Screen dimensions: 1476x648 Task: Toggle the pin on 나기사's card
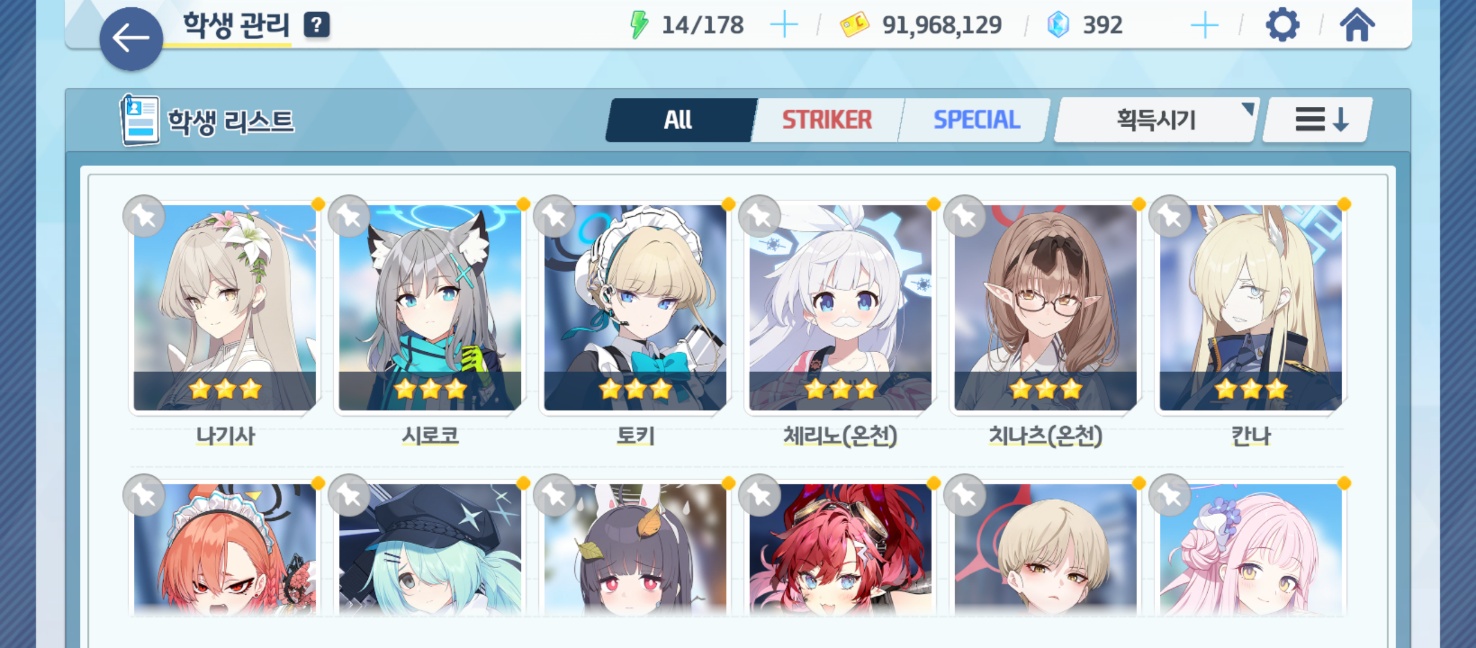click(144, 216)
